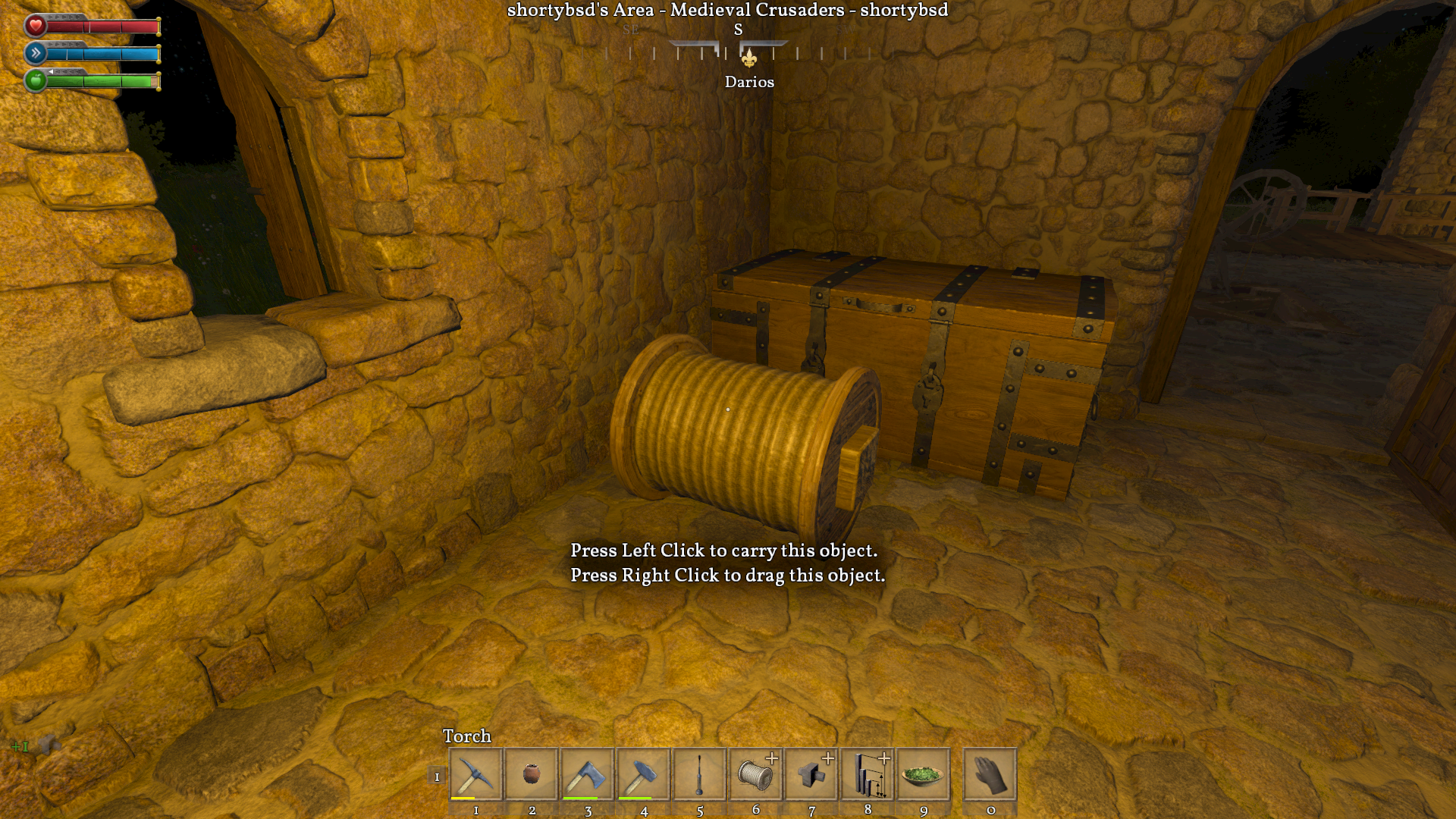This screenshot has width=1456, height=819.
Task: Choose the clay pot hotbar slot
Action: click(x=532, y=774)
